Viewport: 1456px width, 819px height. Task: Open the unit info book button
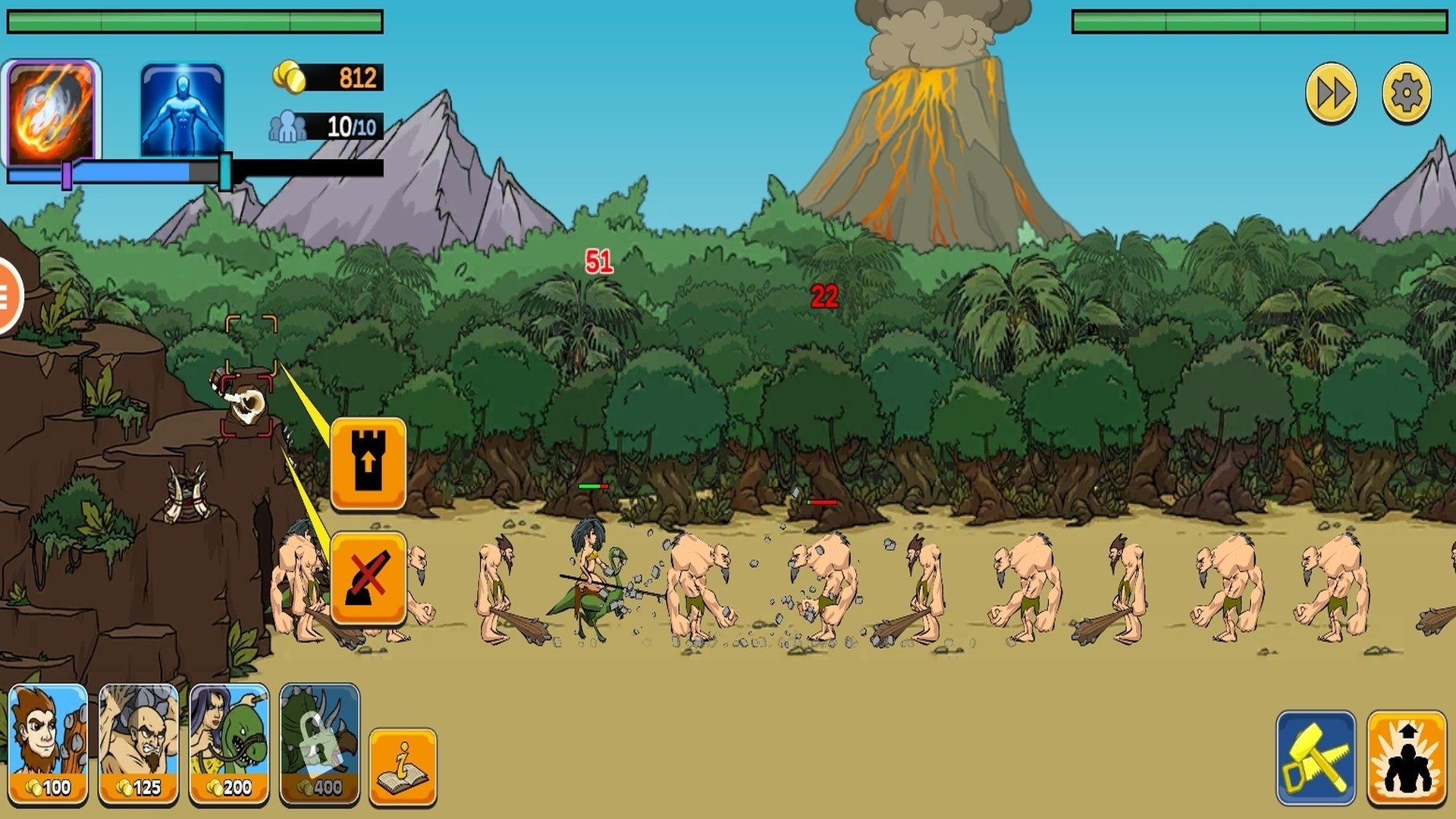[403, 766]
